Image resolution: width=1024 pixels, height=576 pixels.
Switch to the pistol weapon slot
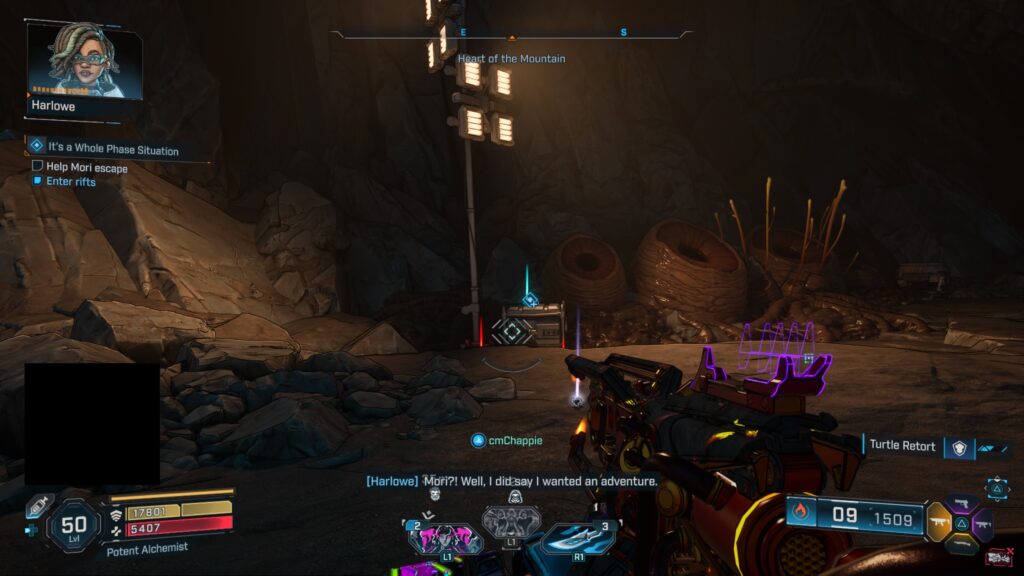[962, 504]
